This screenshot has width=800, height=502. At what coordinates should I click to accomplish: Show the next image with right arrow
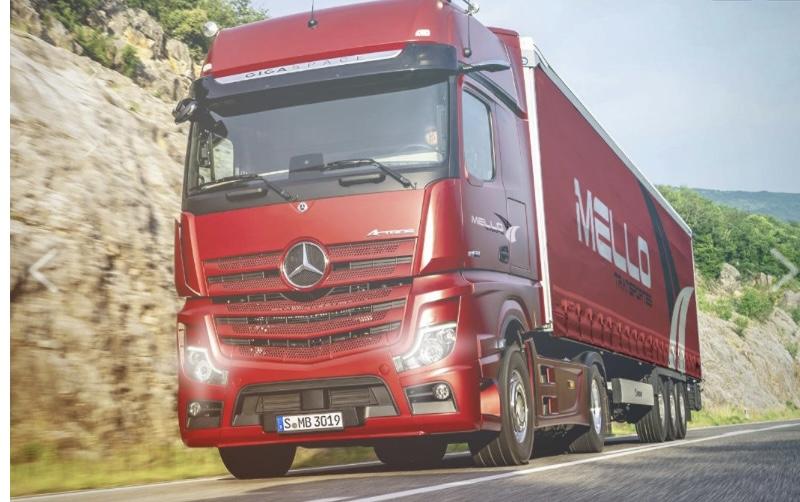pyautogui.click(x=782, y=270)
